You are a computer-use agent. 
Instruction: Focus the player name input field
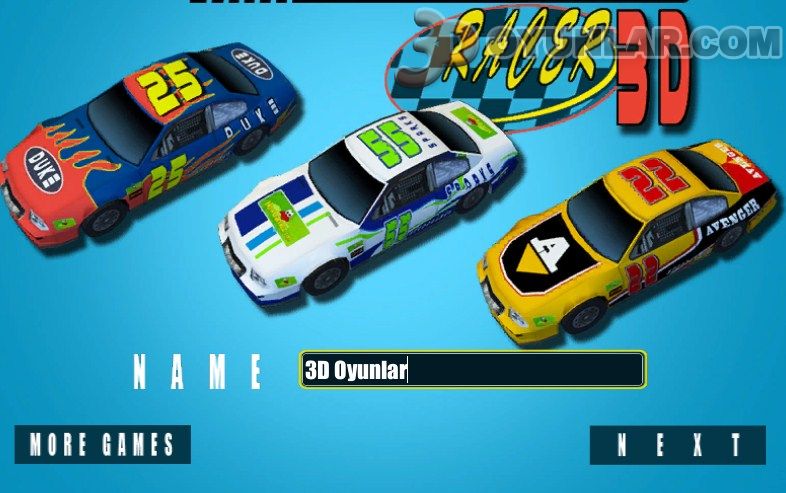pos(472,370)
